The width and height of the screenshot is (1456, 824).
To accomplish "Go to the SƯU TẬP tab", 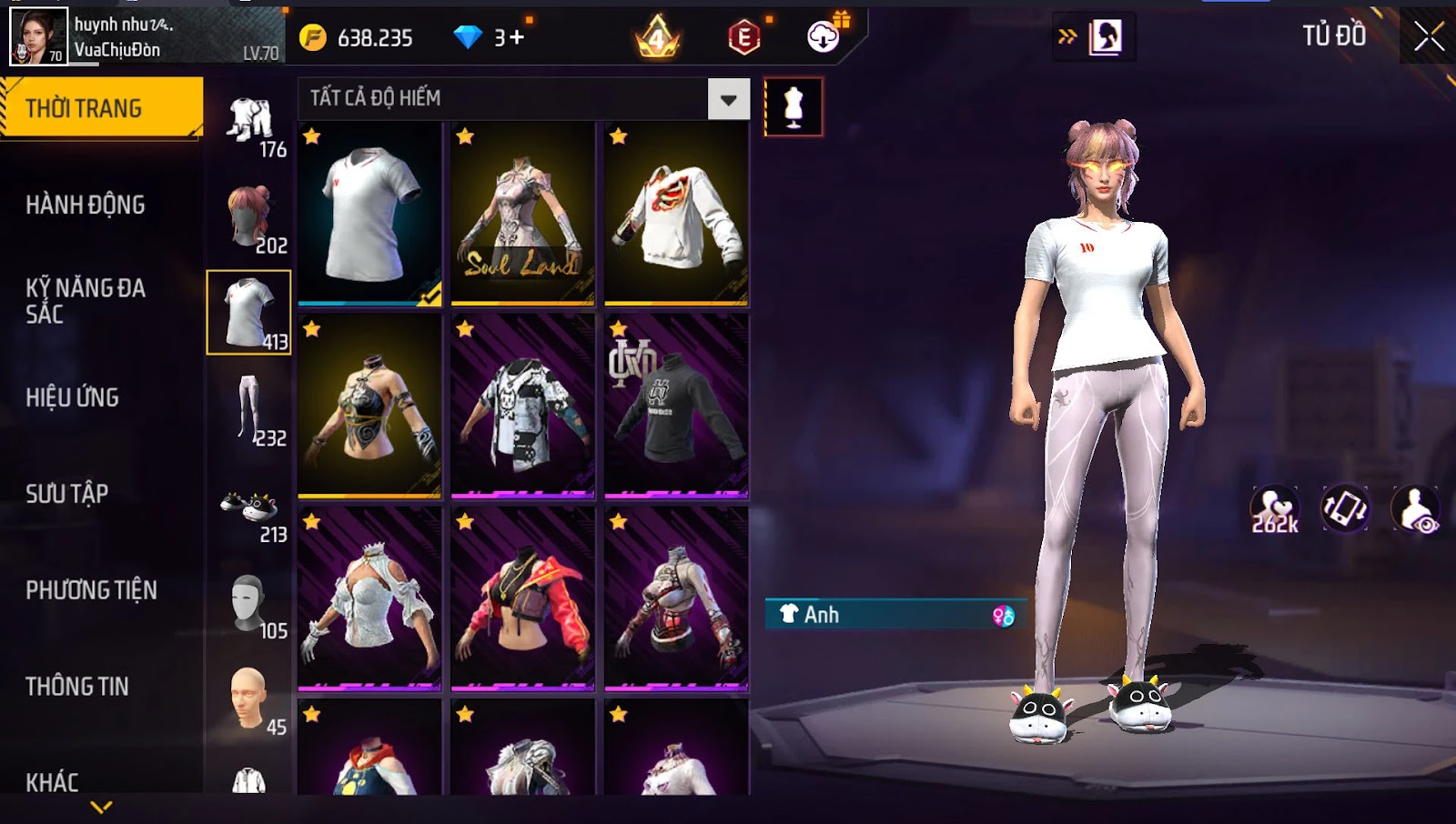I will 67,494.
